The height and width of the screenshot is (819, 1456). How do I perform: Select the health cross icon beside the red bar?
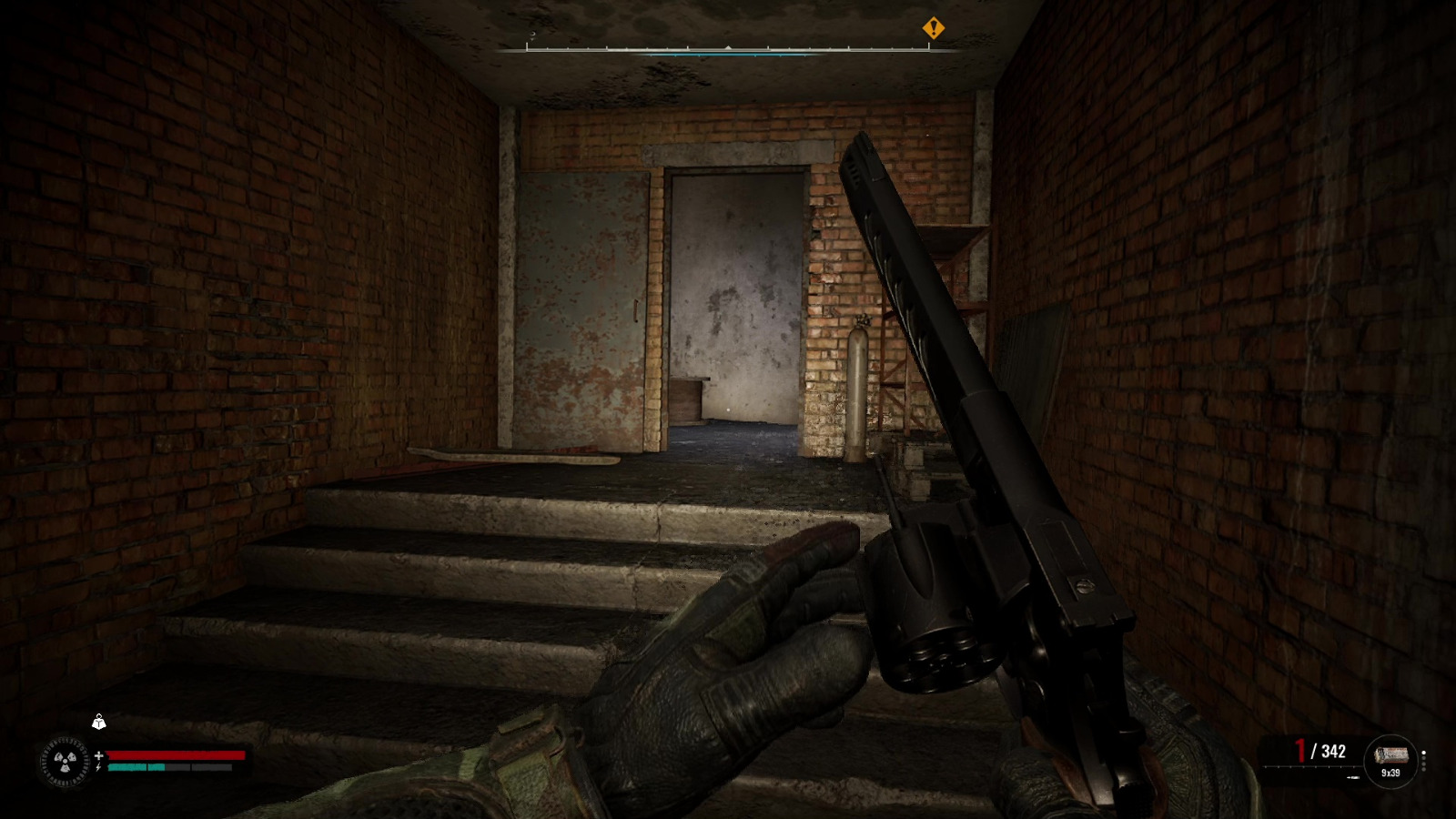pos(98,755)
